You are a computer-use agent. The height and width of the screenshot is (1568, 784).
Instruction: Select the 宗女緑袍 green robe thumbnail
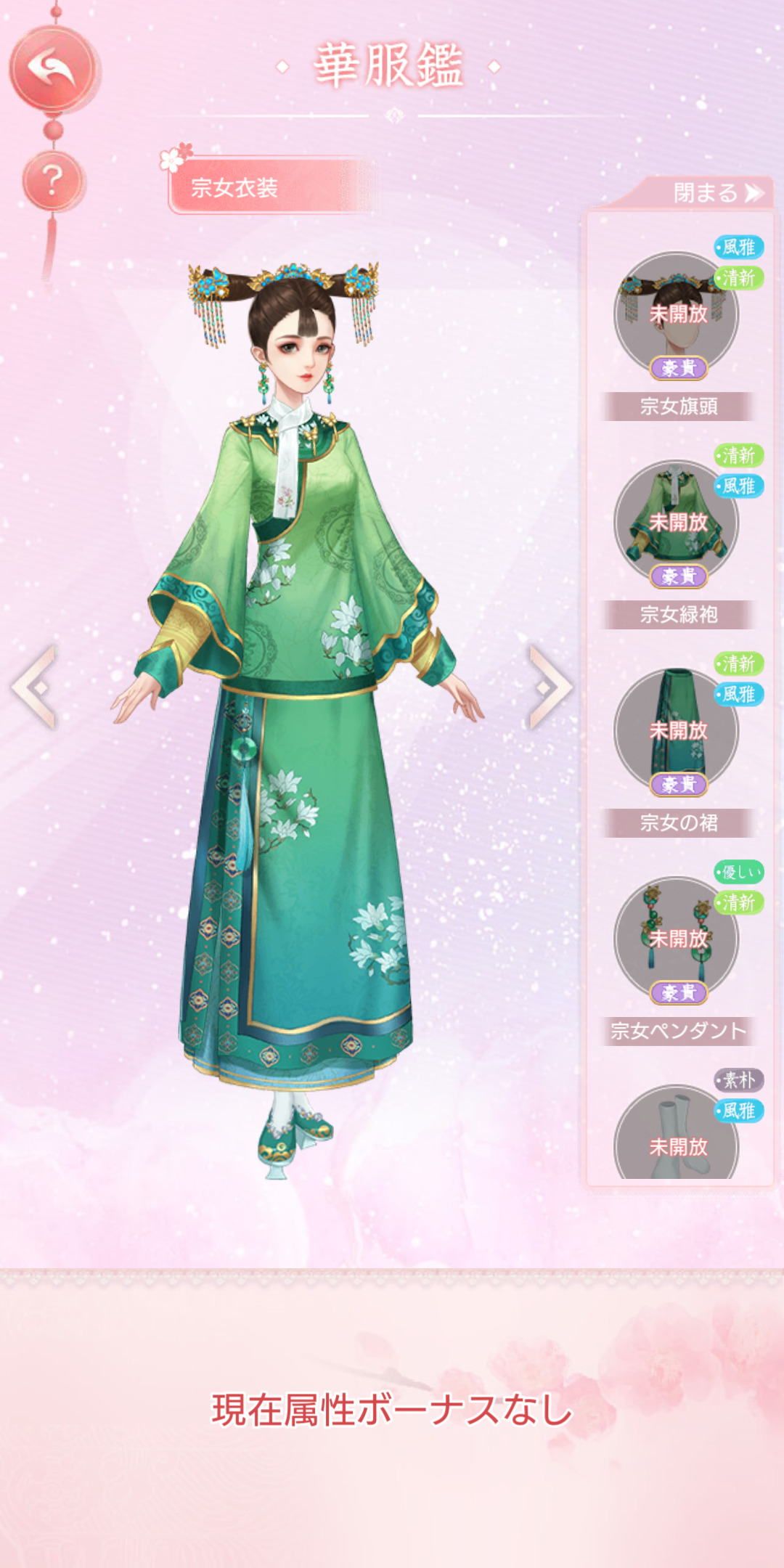676,523
